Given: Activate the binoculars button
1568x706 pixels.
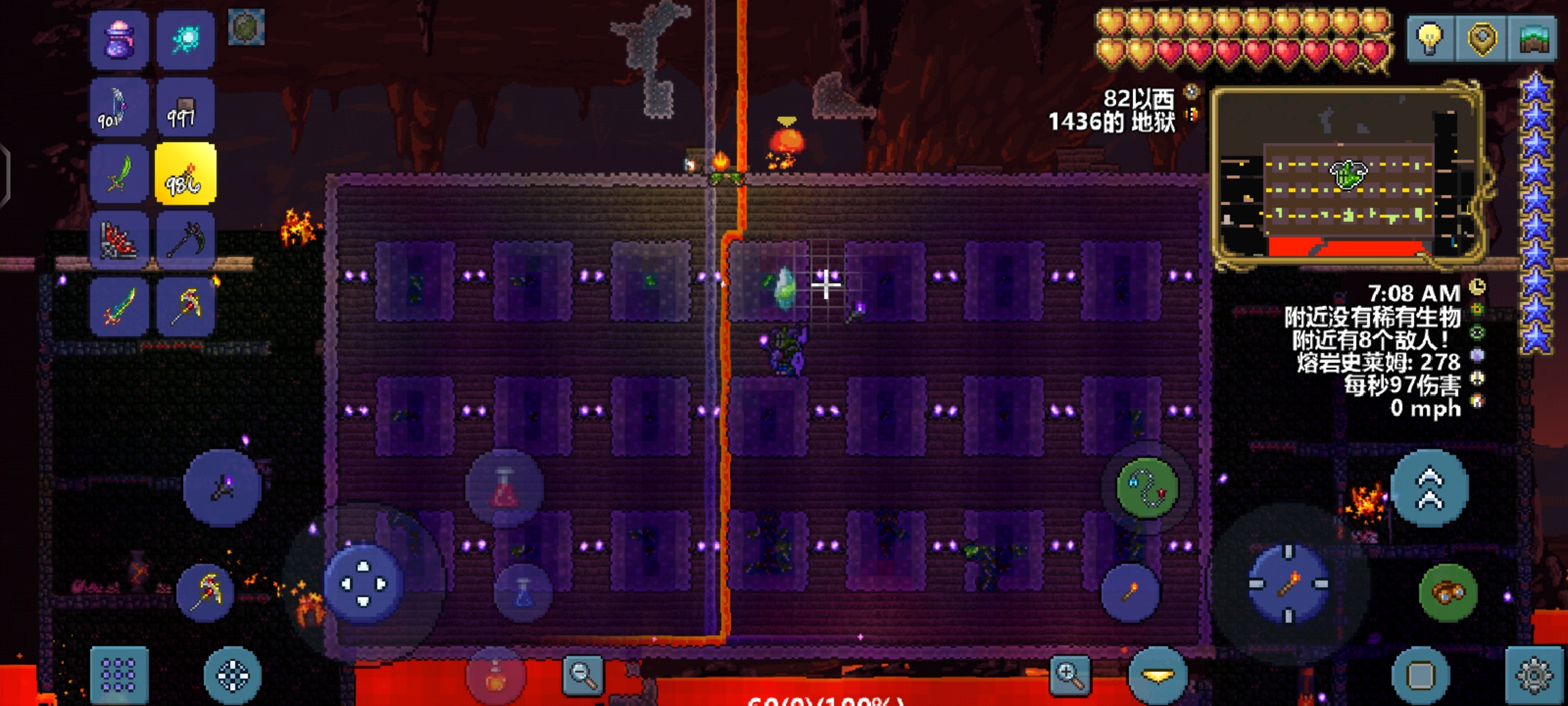Looking at the screenshot, I should tap(1448, 592).
